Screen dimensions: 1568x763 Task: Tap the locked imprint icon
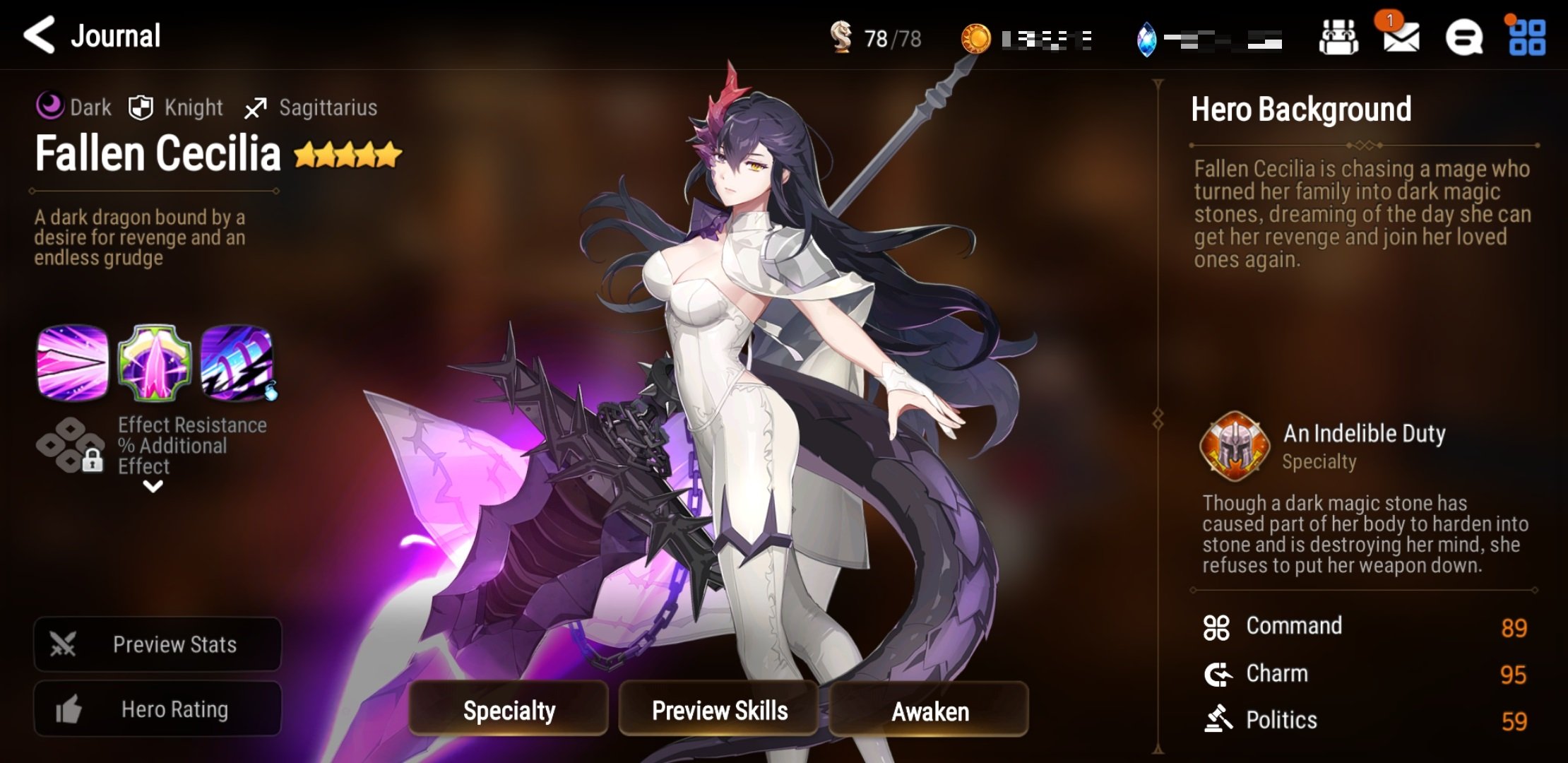[x=71, y=446]
